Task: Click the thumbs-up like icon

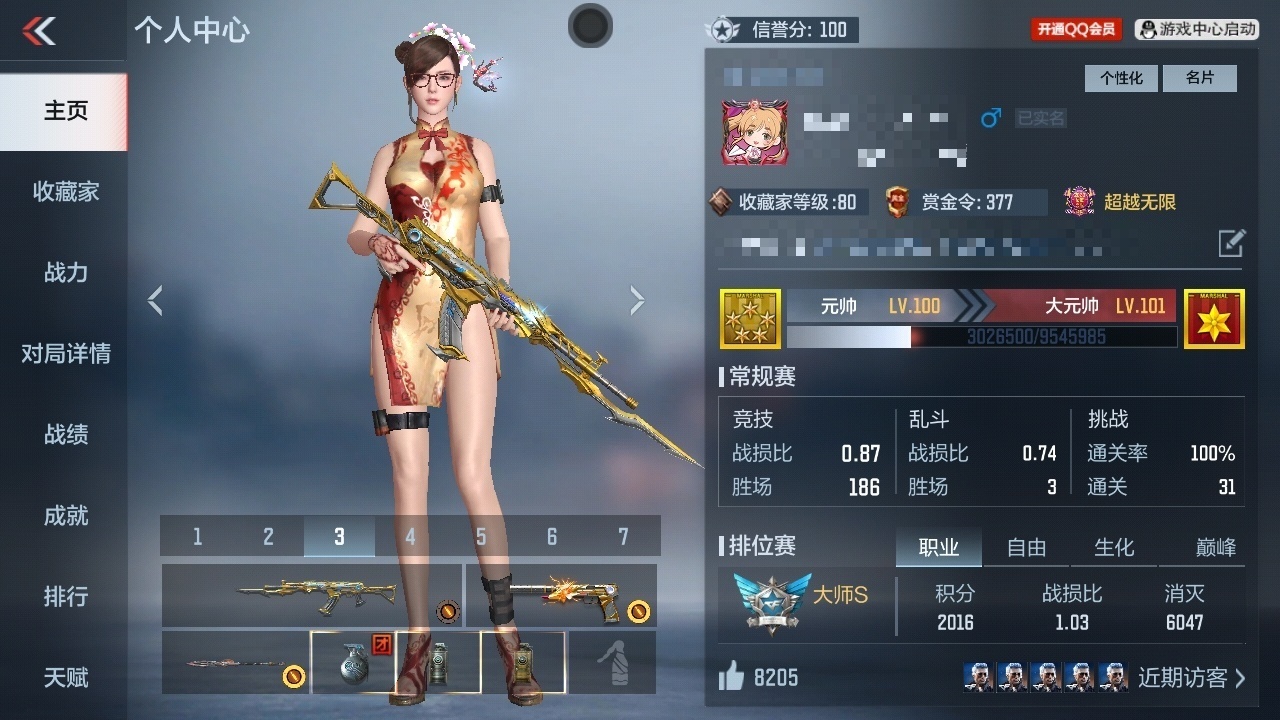Action: [x=731, y=678]
